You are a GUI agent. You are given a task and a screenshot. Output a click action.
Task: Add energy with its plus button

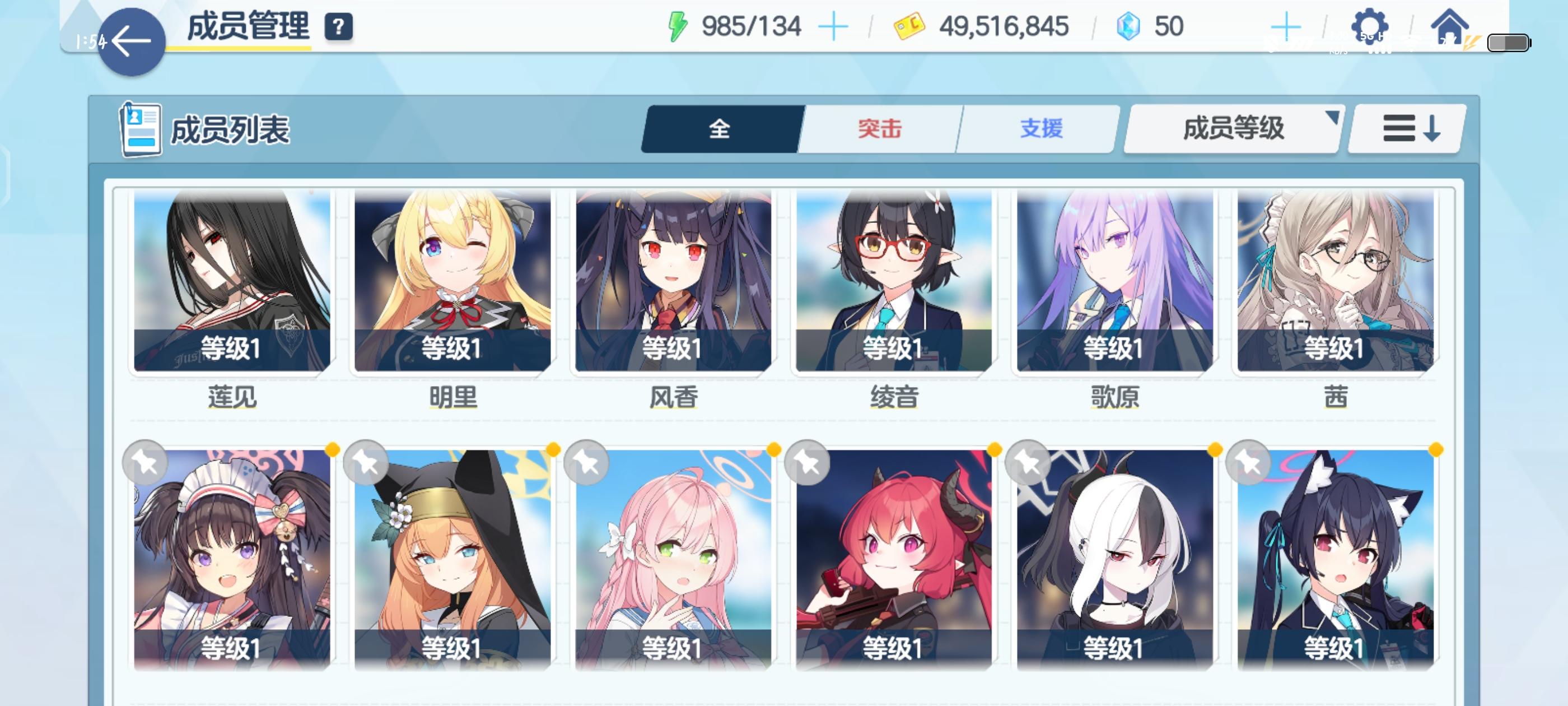833,25
